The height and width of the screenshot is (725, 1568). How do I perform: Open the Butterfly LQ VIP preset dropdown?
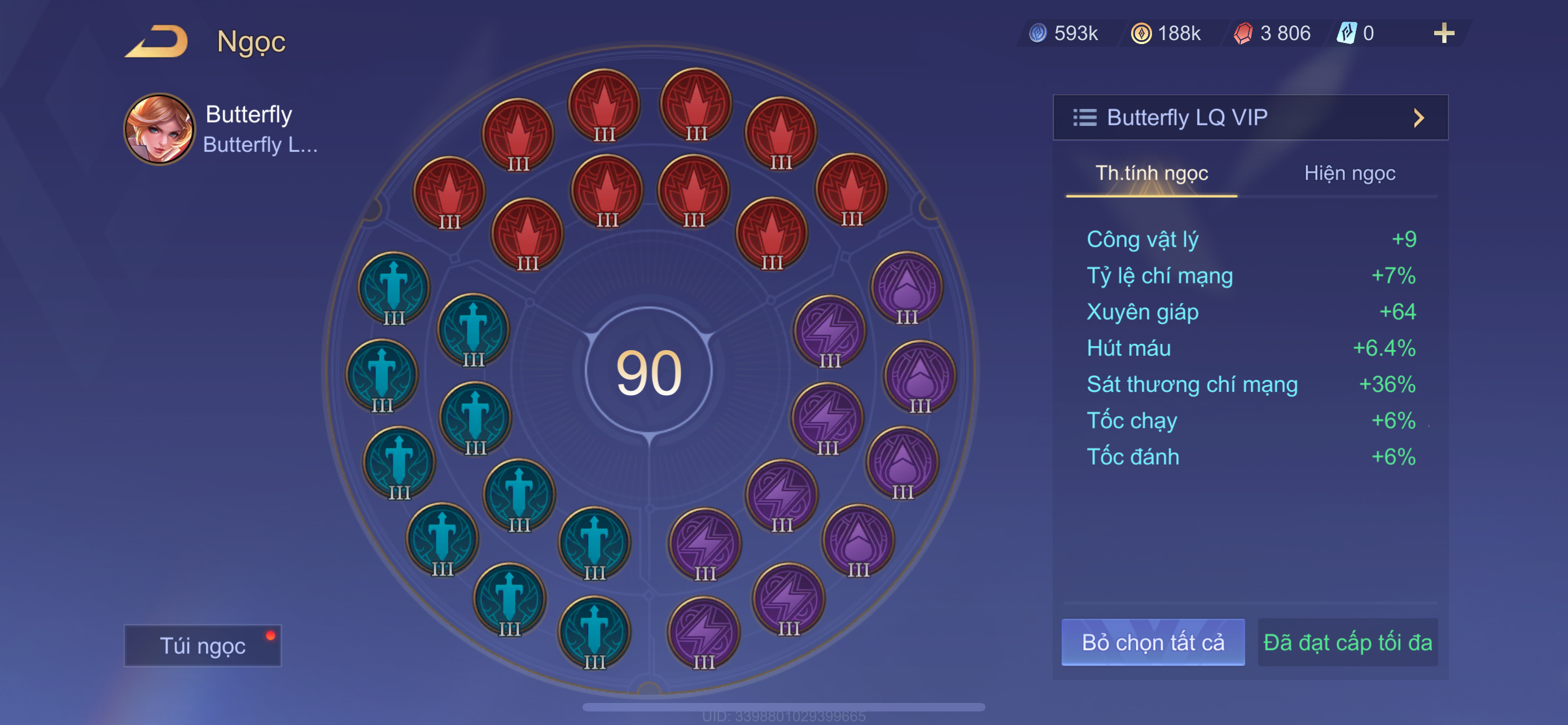[1250, 117]
